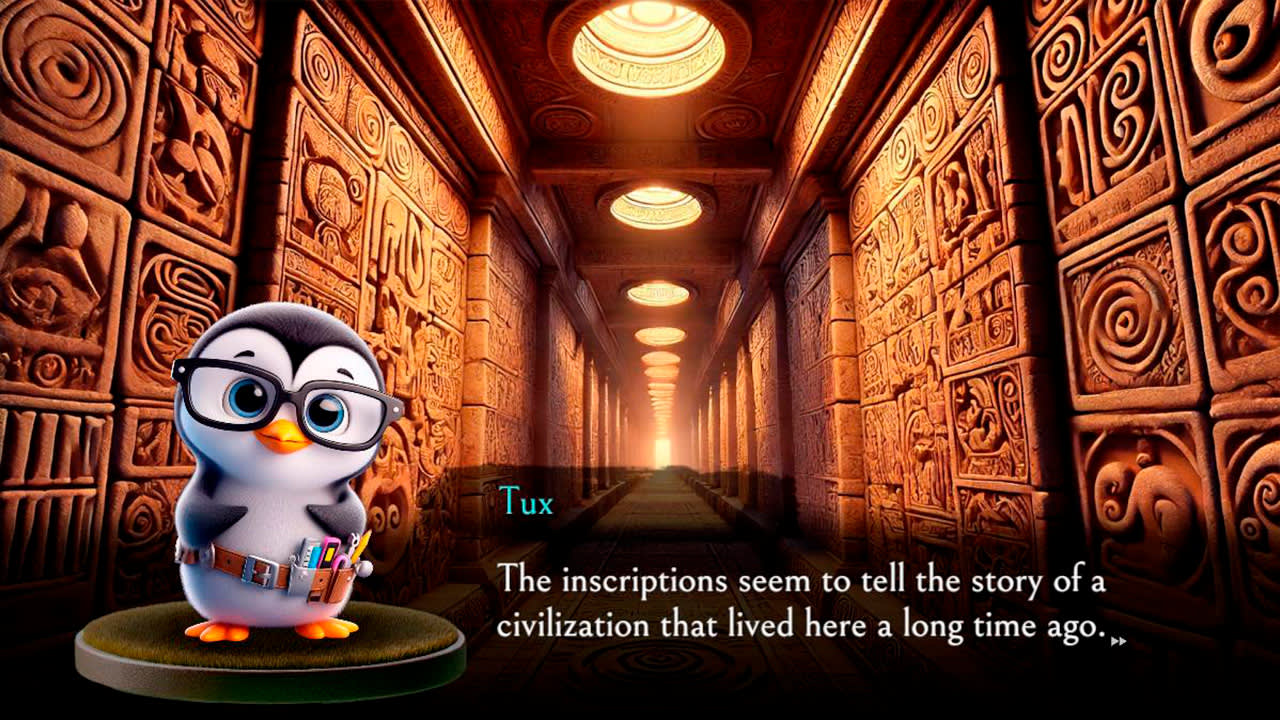
Task: Click the second round ceiling lamp
Action: pyautogui.click(x=655, y=205)
